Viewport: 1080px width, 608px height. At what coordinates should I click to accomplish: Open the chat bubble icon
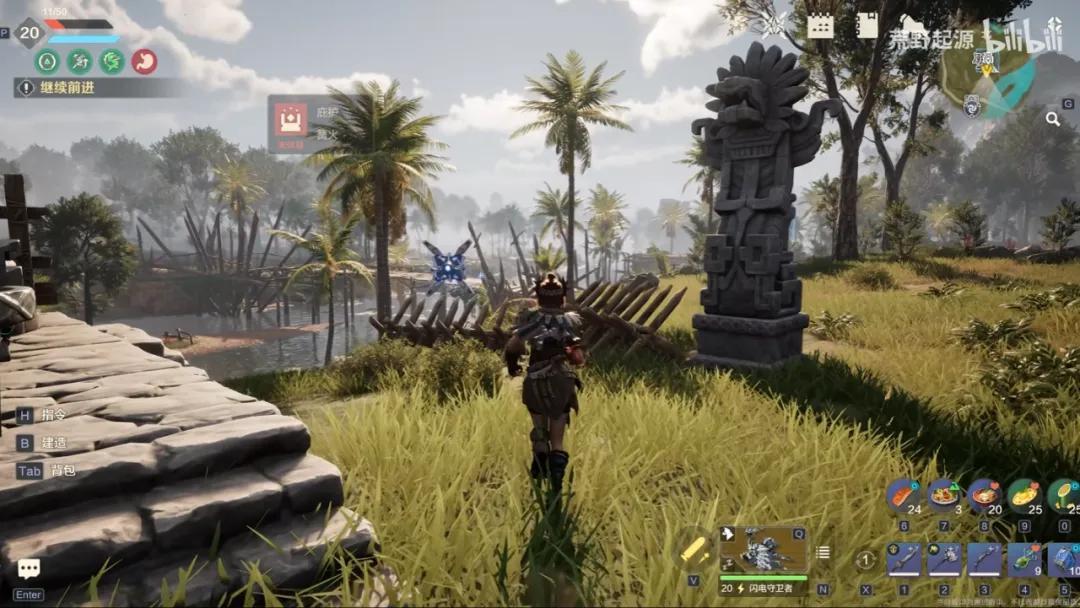[29, 569]
